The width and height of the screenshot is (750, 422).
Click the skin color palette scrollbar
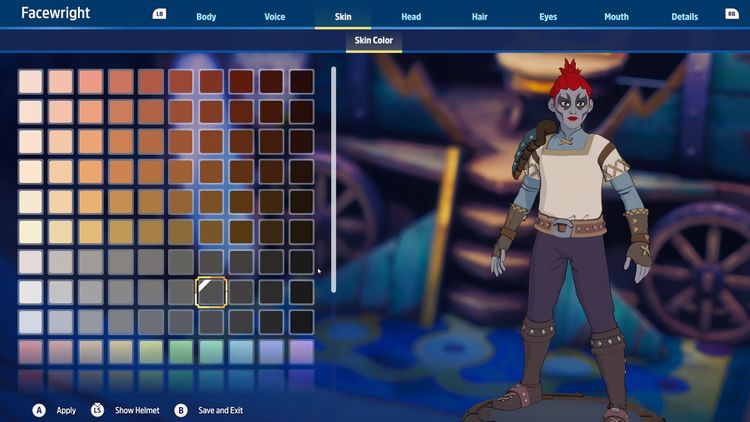pos(333,180)
